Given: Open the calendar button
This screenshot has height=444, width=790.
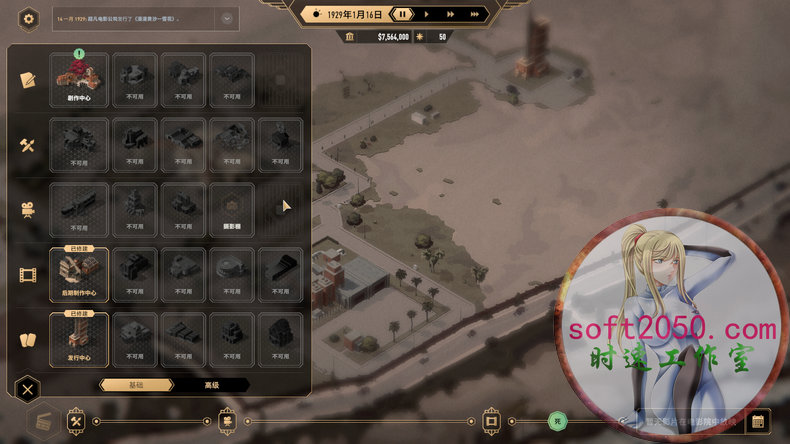Looking at the screenshot, I should coord(757,421).
